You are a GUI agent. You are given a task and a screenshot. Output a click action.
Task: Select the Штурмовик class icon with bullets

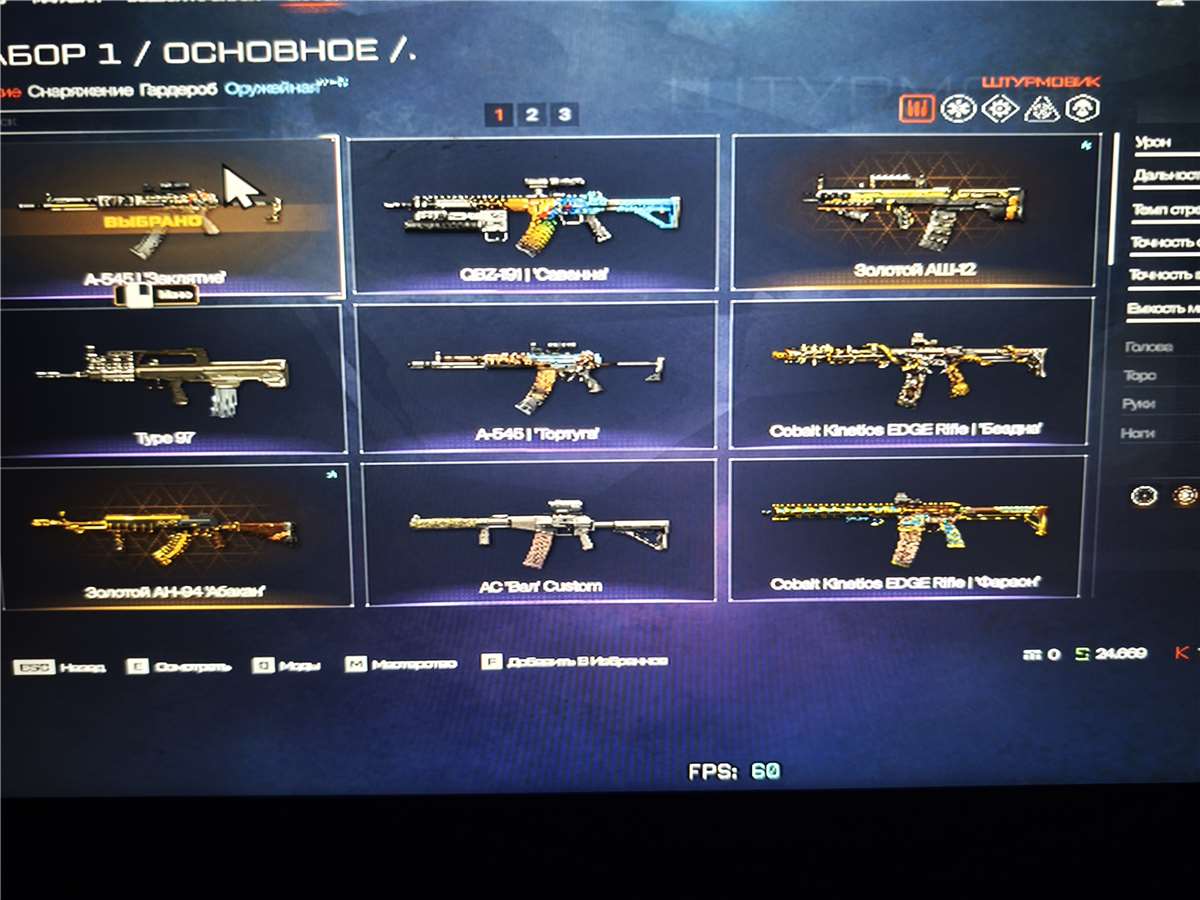click(916, 109)
